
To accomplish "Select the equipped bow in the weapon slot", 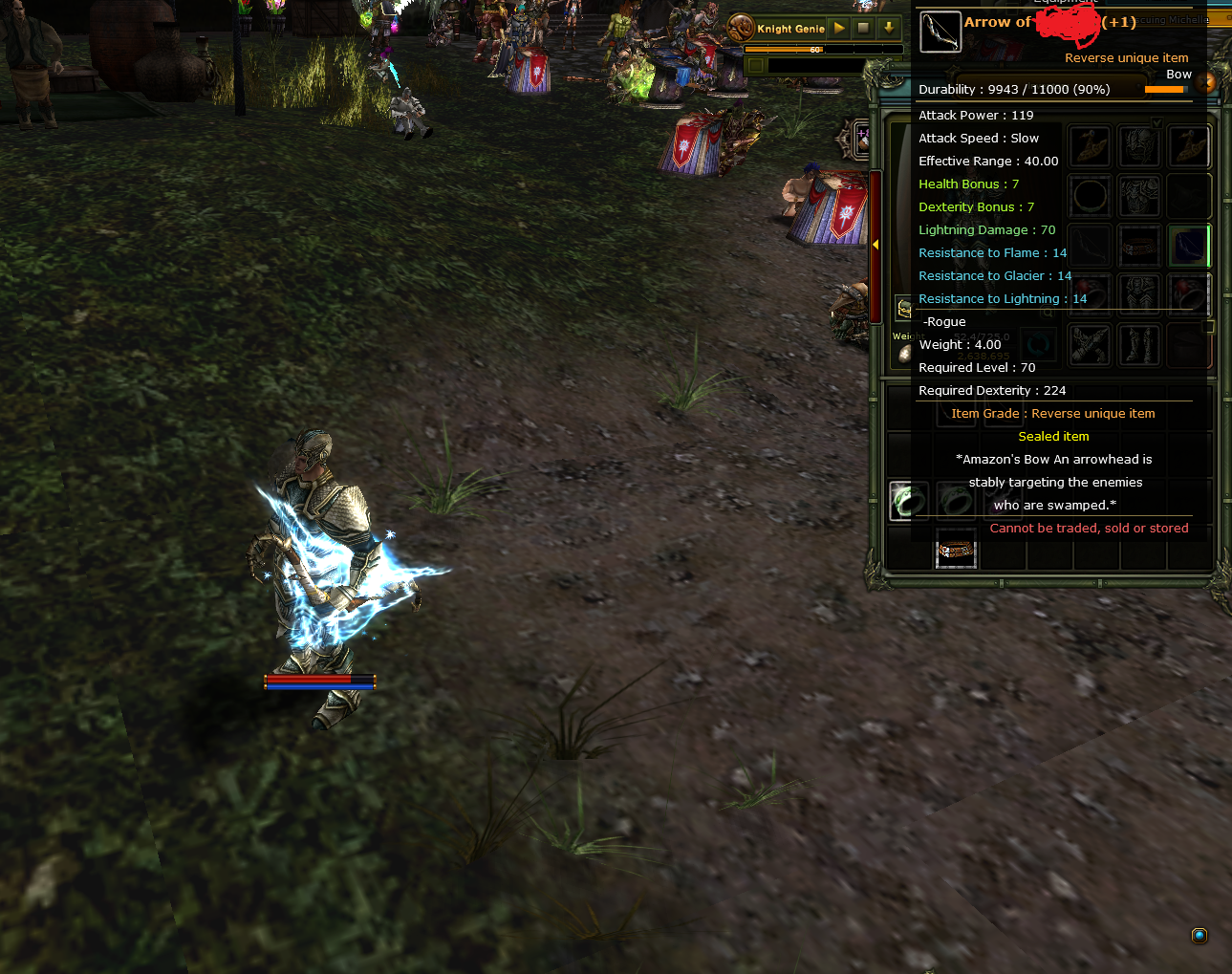I will point(1189,245).
